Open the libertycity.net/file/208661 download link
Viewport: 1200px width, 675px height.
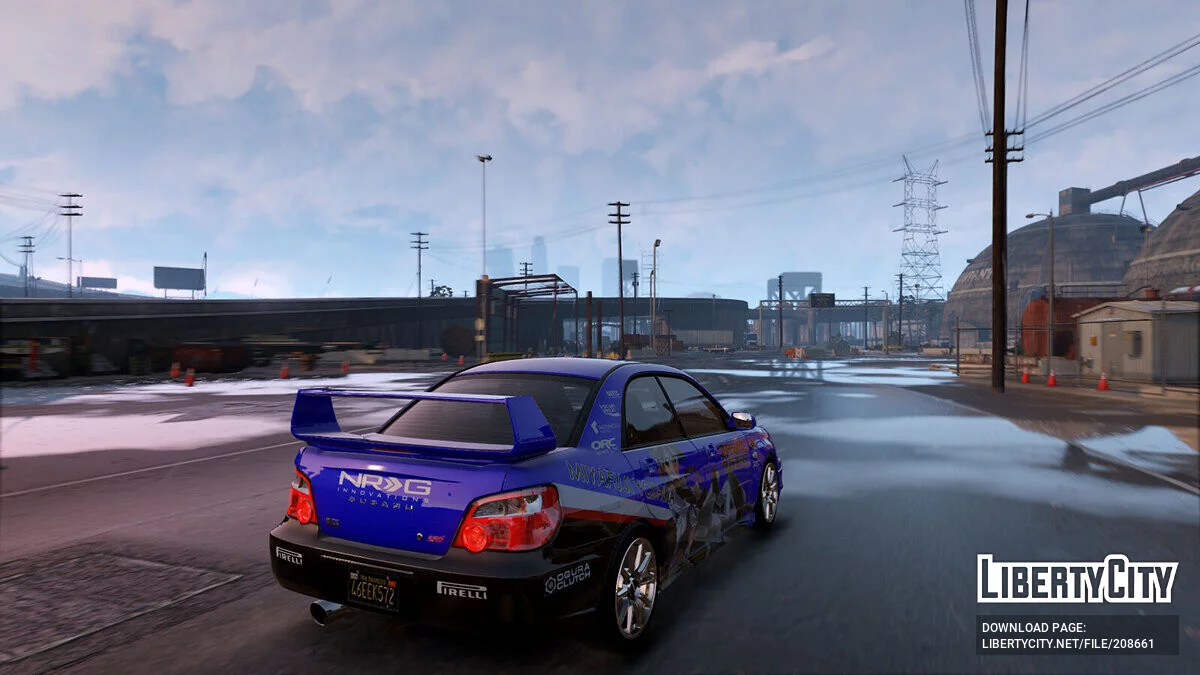1067,643
